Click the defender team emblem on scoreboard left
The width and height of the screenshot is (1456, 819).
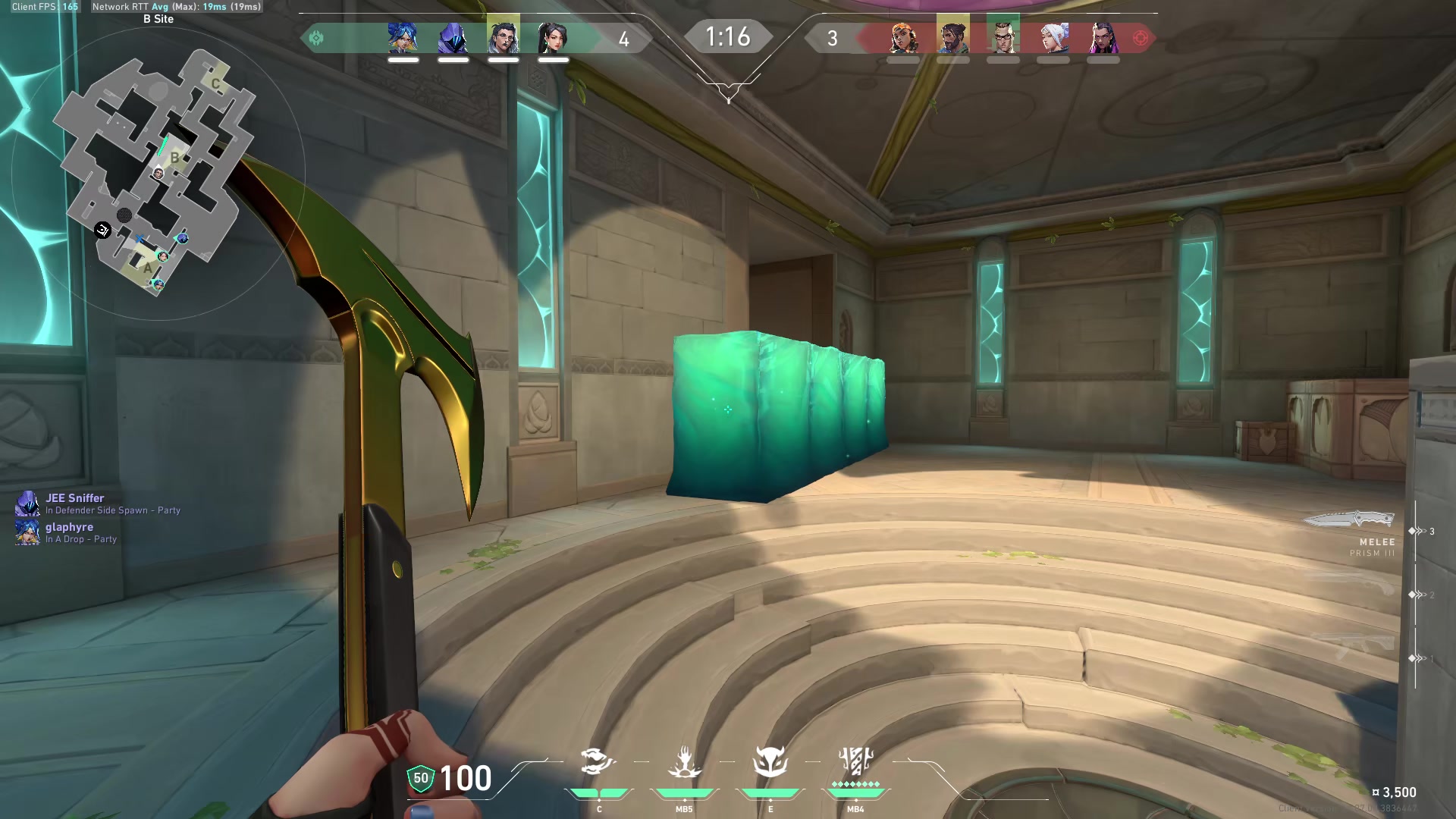point(318,37)
